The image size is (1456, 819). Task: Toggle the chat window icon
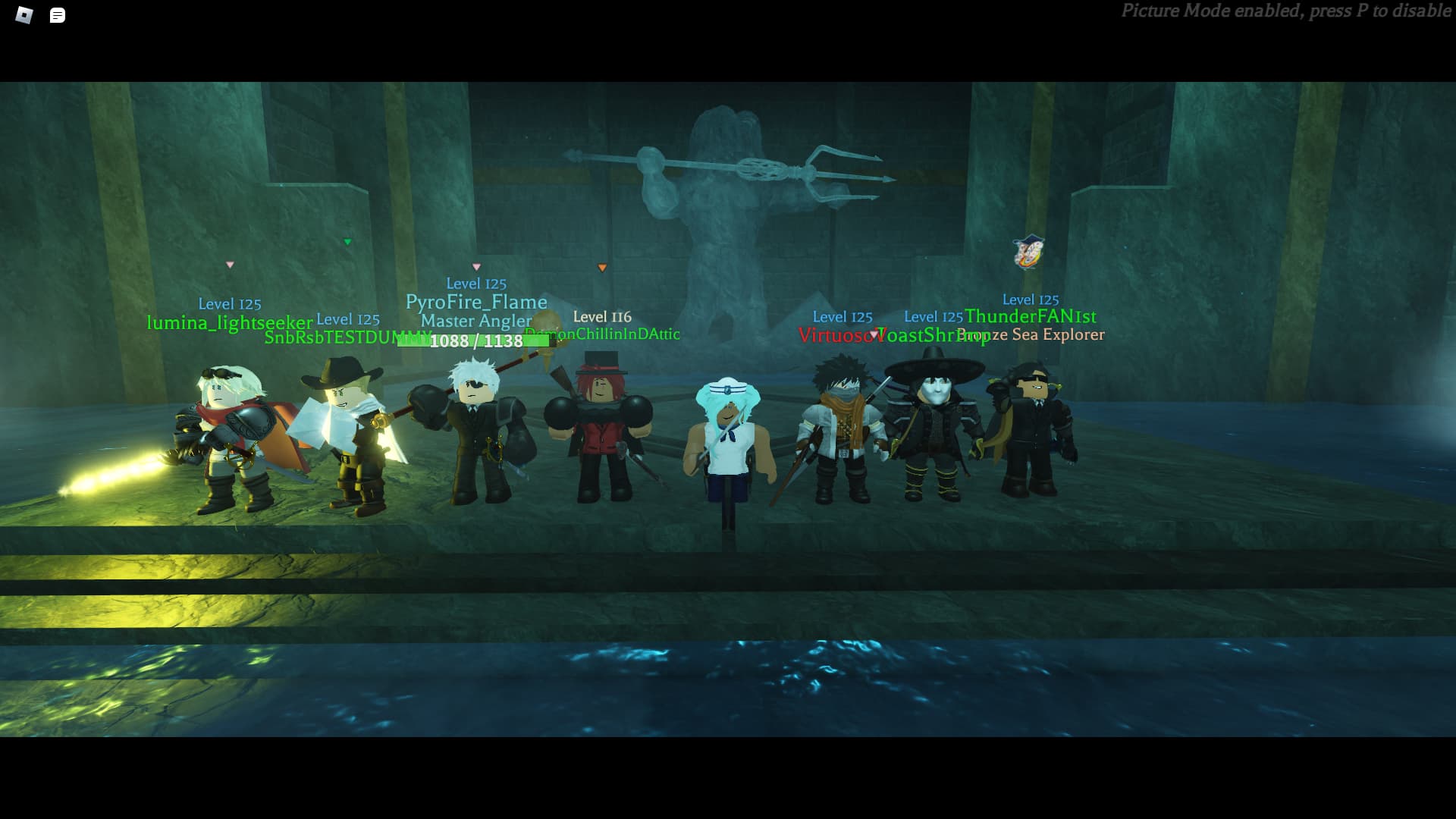[x=58, y=15]
